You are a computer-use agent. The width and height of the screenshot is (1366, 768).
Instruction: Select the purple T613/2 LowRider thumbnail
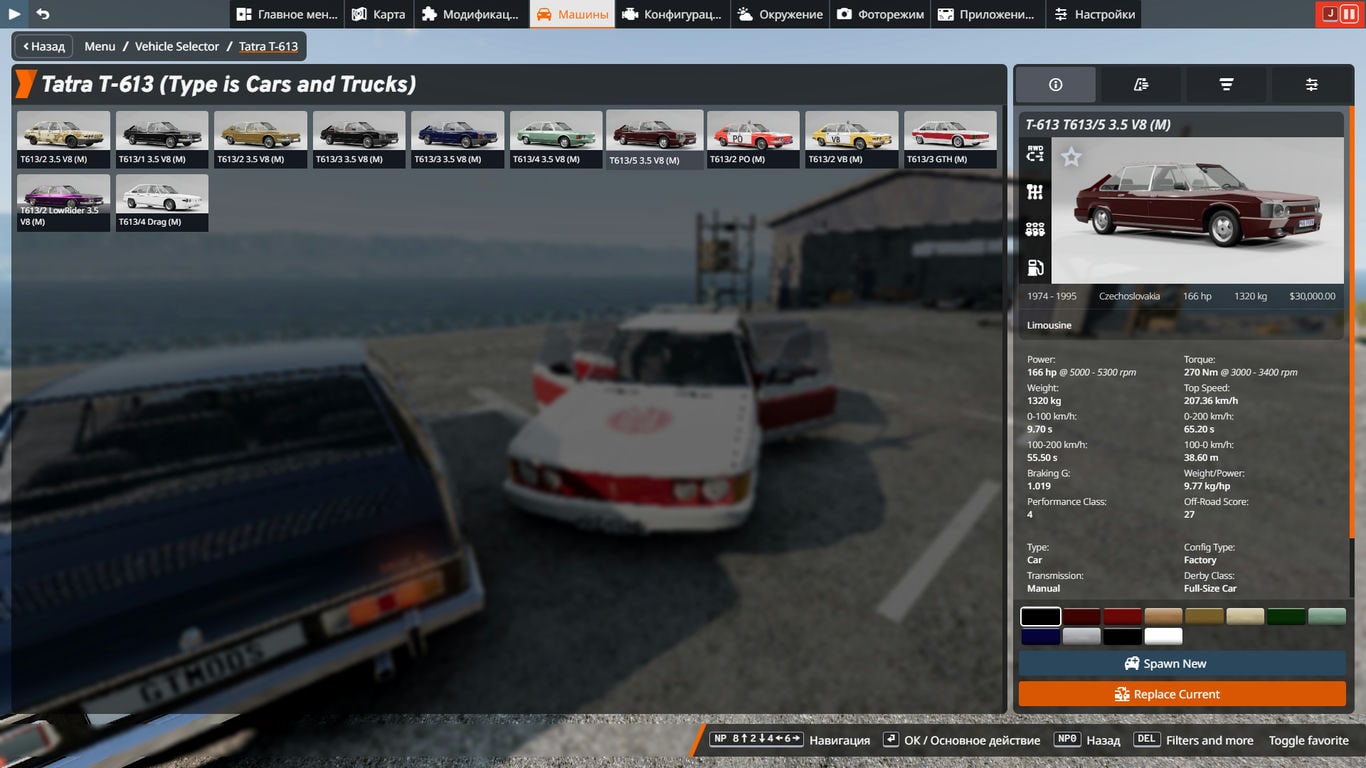pos(63,202)
